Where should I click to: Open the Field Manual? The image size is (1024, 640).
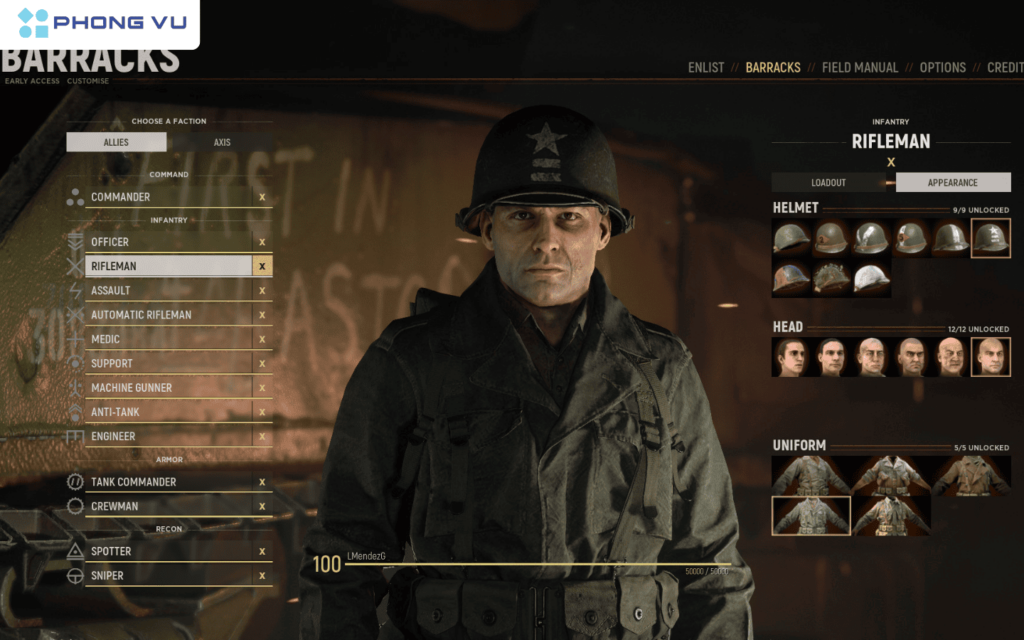pyautogui.click(x=859, y=68)
